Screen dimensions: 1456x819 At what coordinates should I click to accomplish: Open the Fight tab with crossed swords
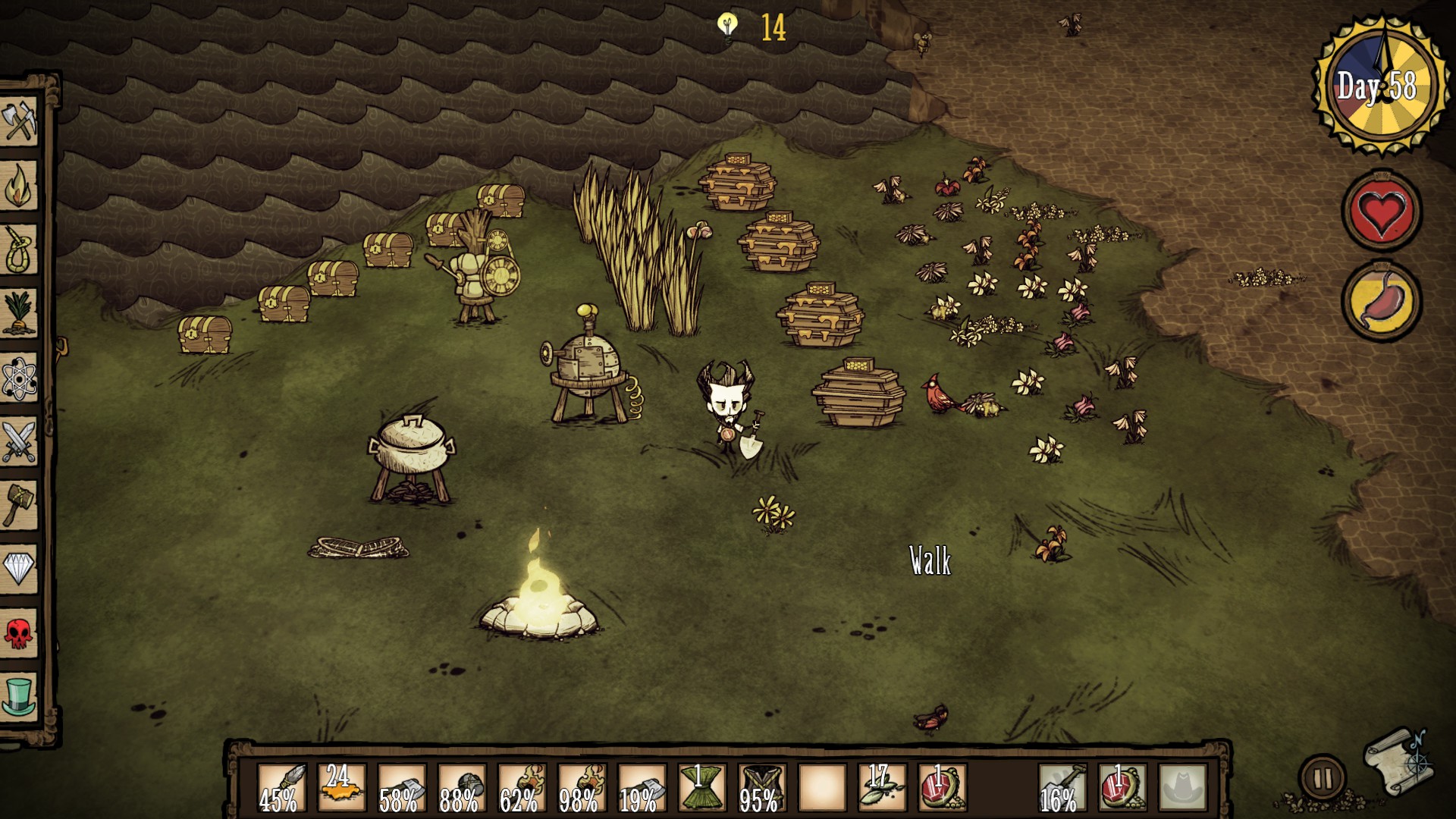[x=19, y=441]
